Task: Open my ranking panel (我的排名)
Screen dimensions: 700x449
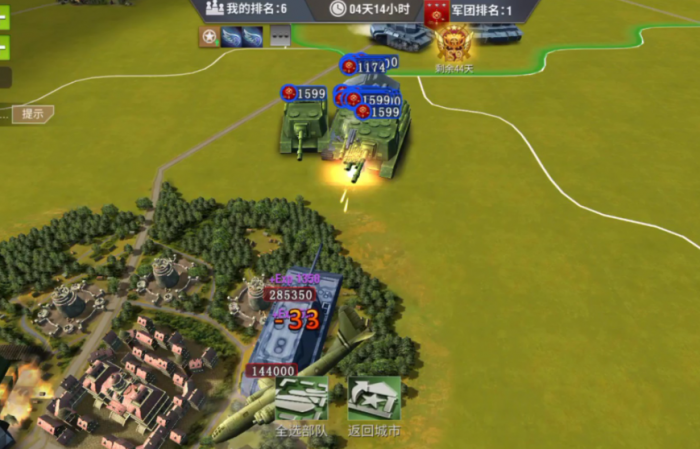Action: [247, 9]
